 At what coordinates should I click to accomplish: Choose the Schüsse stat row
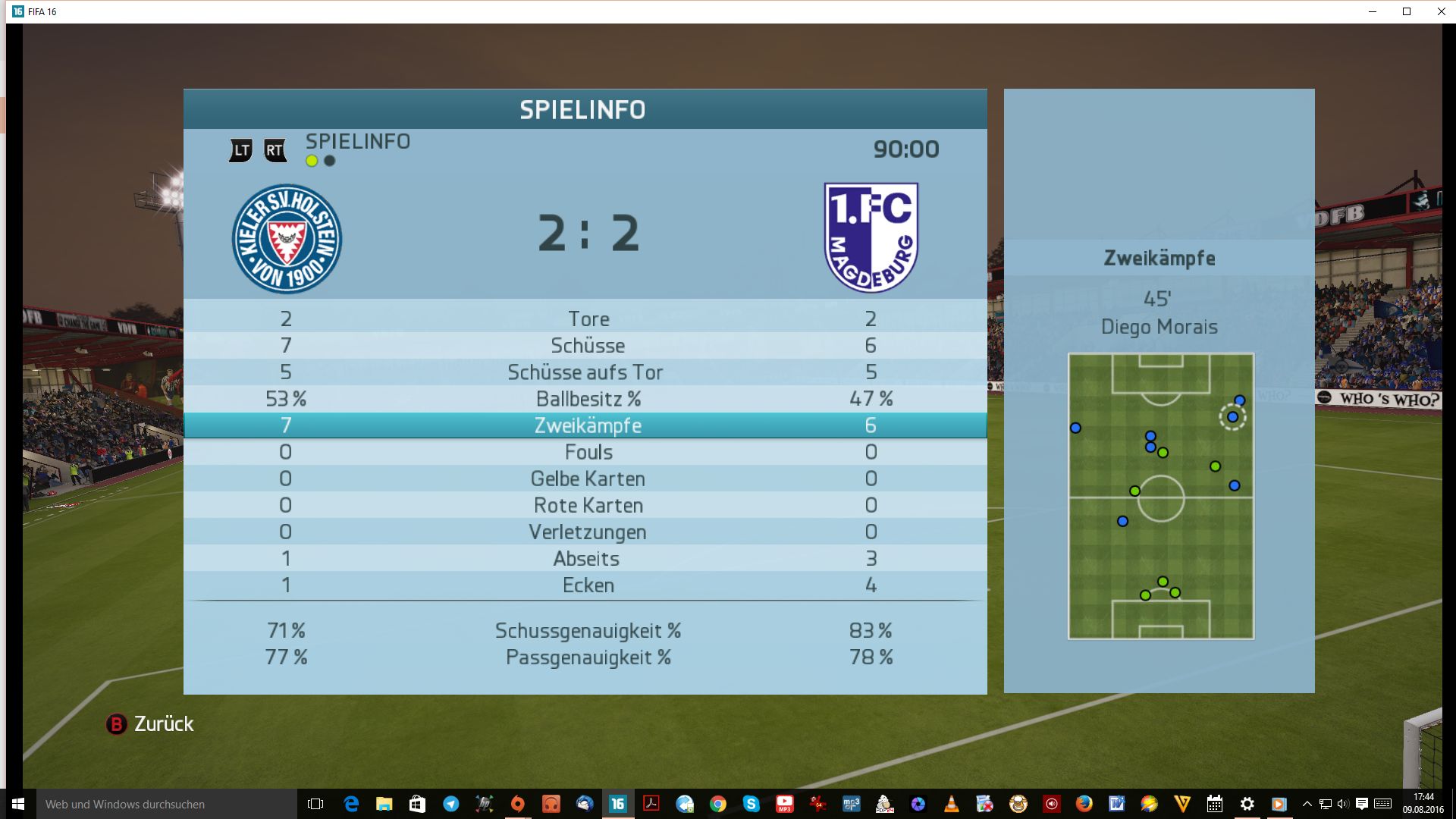(x=588, y=346)
